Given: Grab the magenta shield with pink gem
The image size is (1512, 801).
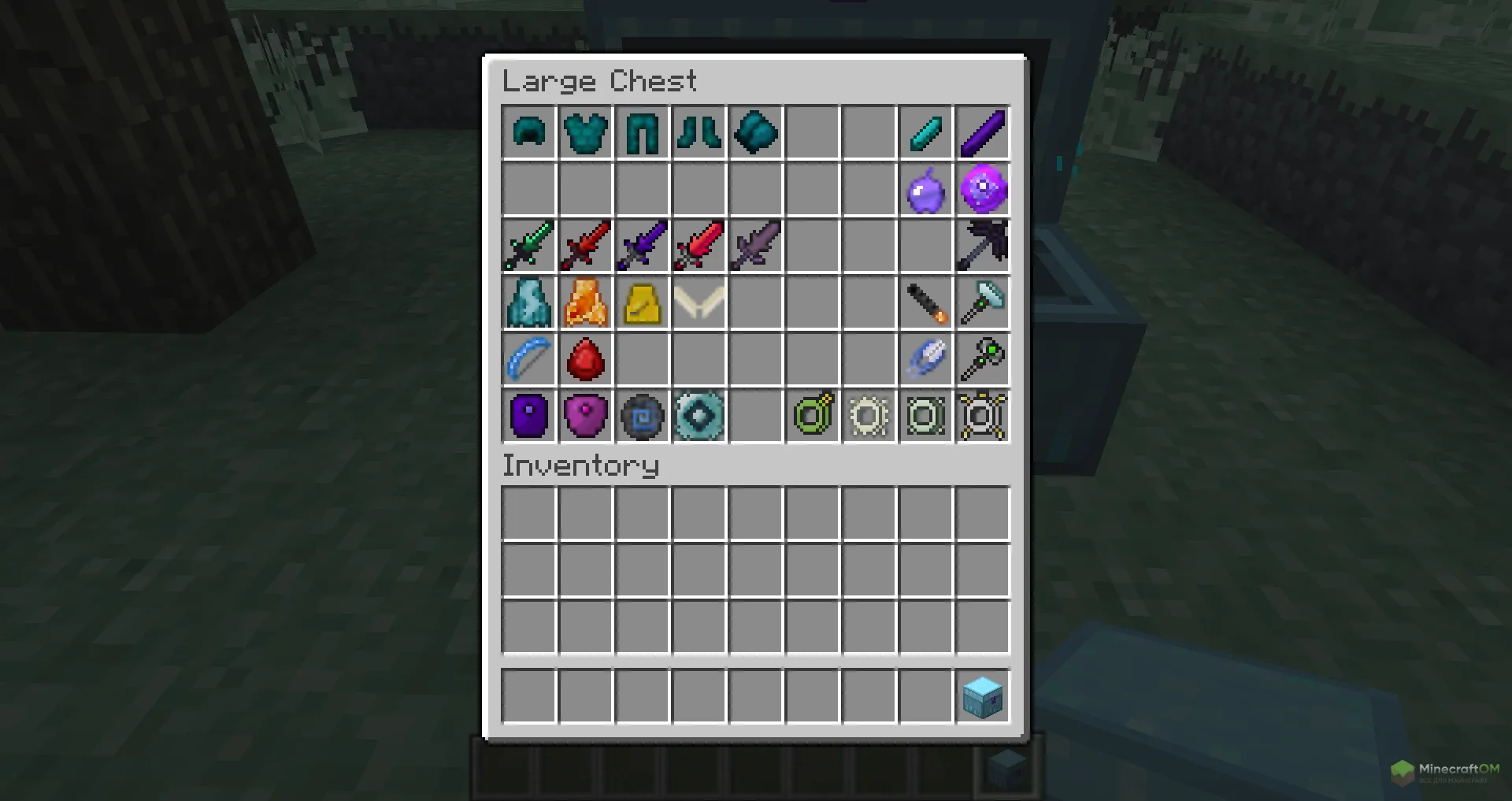Looking at the screenshot, I should coord(585,416).
